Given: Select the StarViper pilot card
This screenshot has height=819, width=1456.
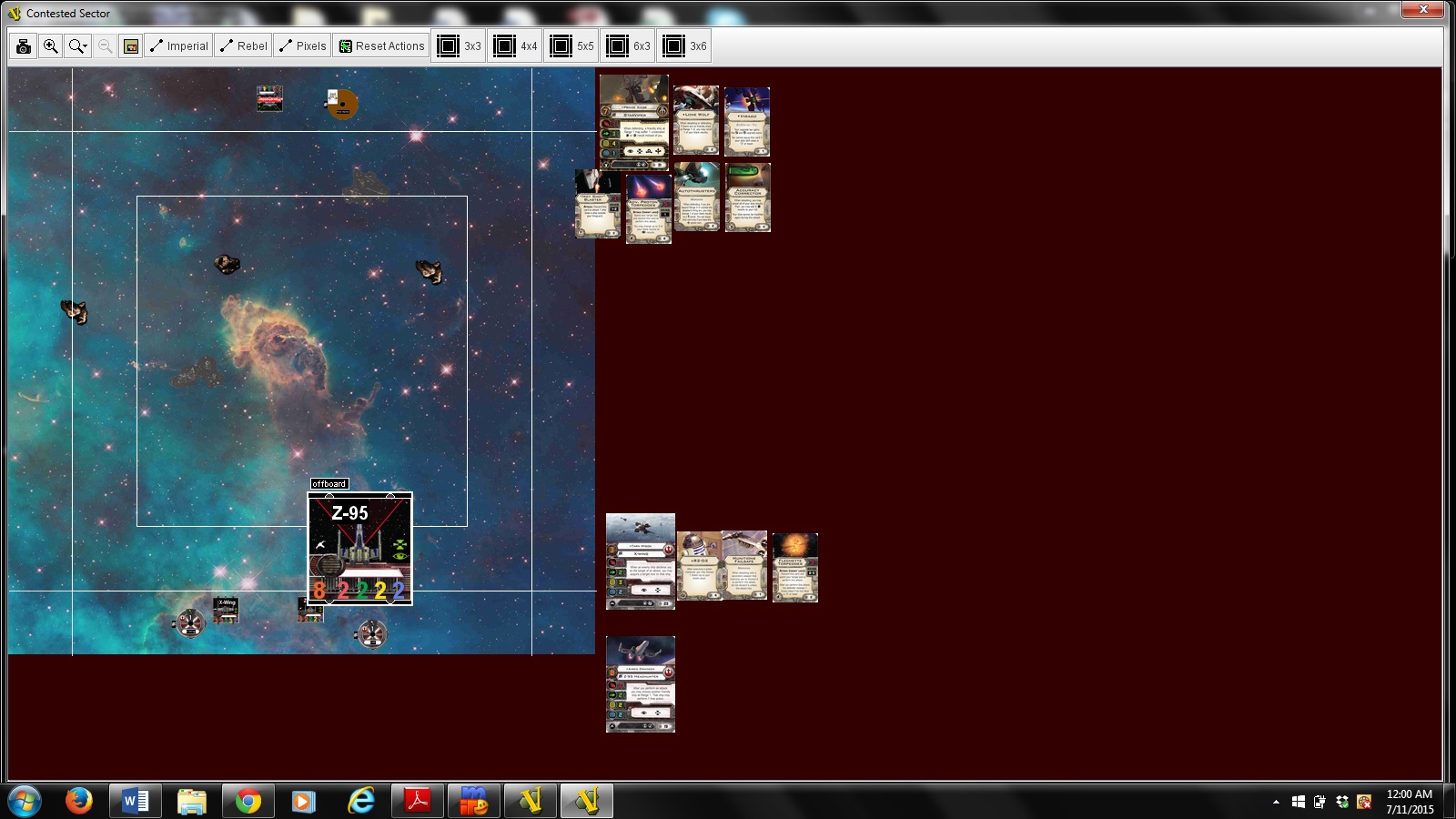Looking at the screenshot, I should coord(634,122).
